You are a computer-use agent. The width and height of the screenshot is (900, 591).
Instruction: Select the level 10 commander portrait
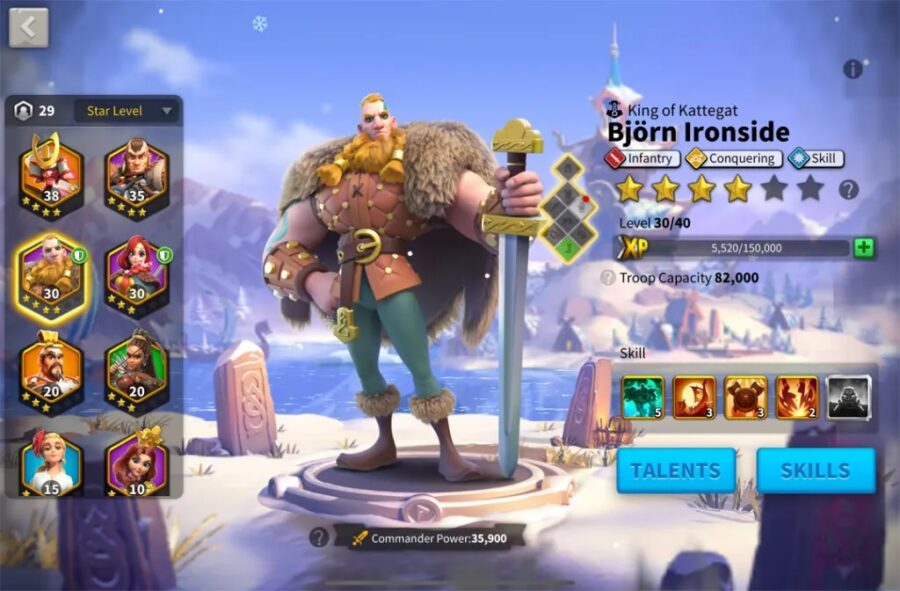(x=136, y=462)
